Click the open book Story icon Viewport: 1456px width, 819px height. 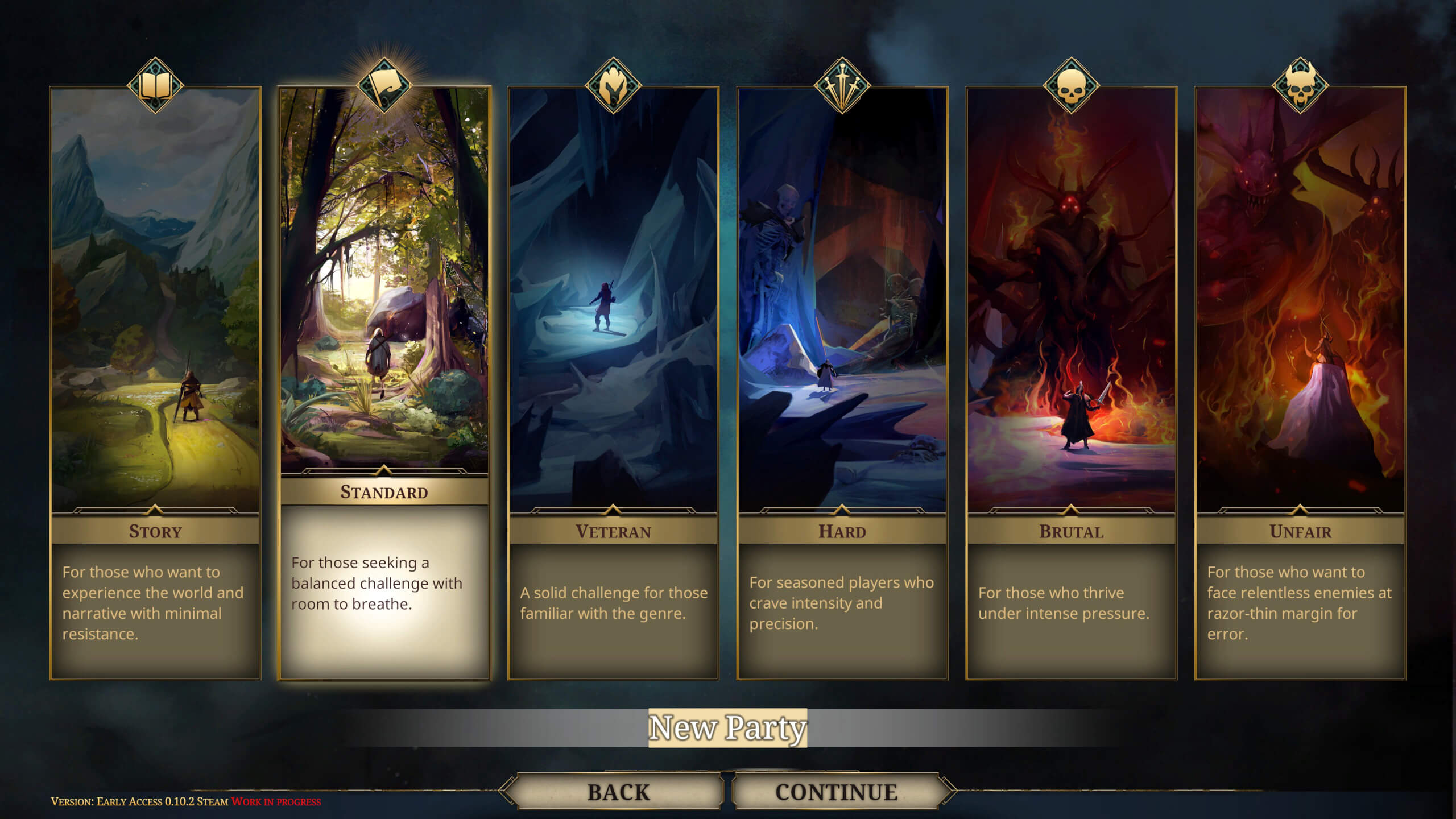[x=155, y=86]
